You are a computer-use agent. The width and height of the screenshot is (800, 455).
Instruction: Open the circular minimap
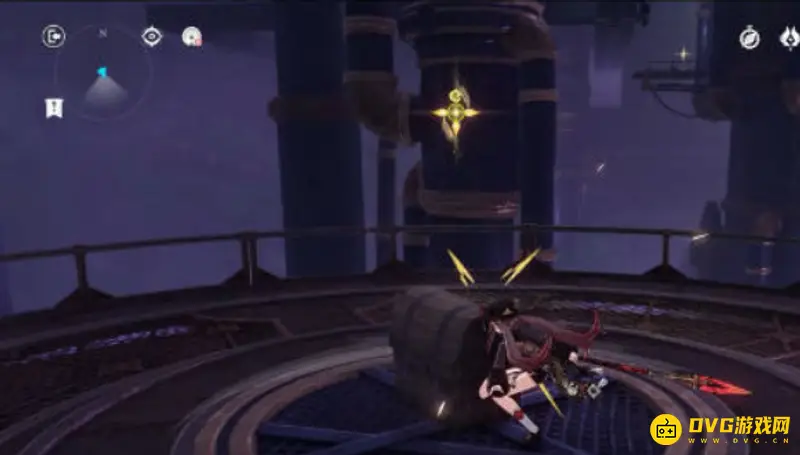tap(103, 83)
